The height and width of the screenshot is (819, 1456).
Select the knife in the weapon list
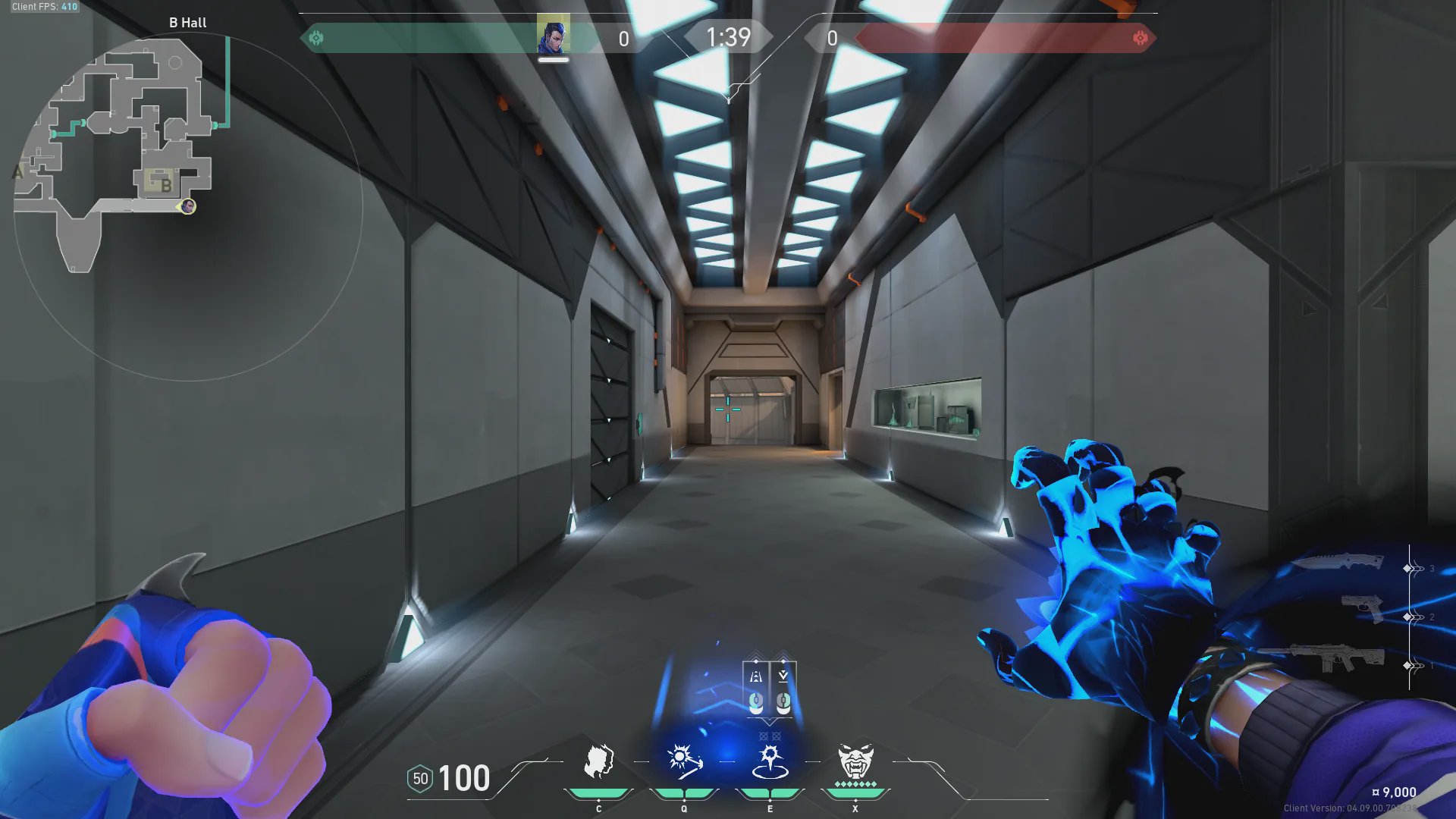(x=1338, y=563)
